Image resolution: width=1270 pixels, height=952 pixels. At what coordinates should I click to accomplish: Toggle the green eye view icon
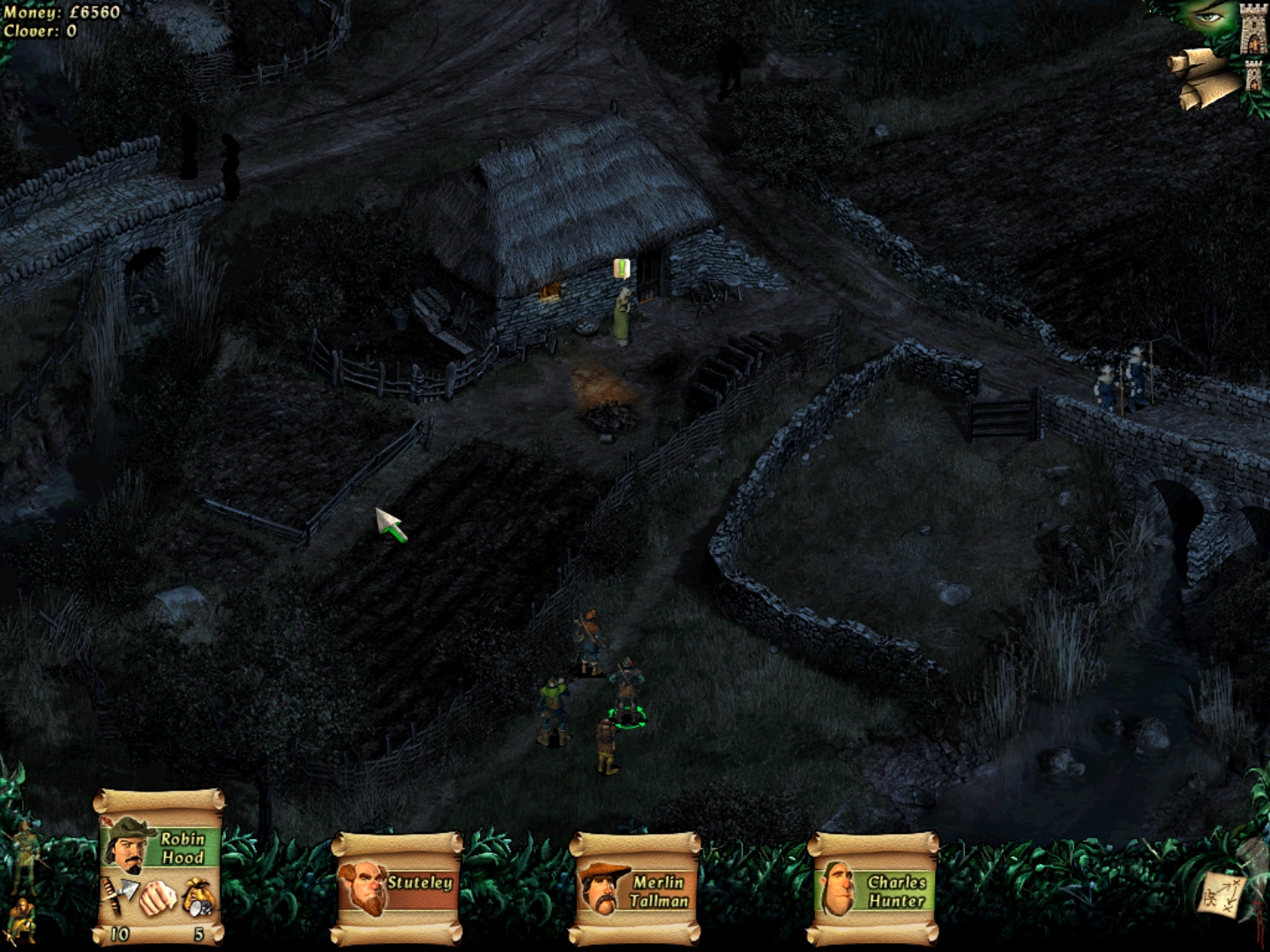1206,18
